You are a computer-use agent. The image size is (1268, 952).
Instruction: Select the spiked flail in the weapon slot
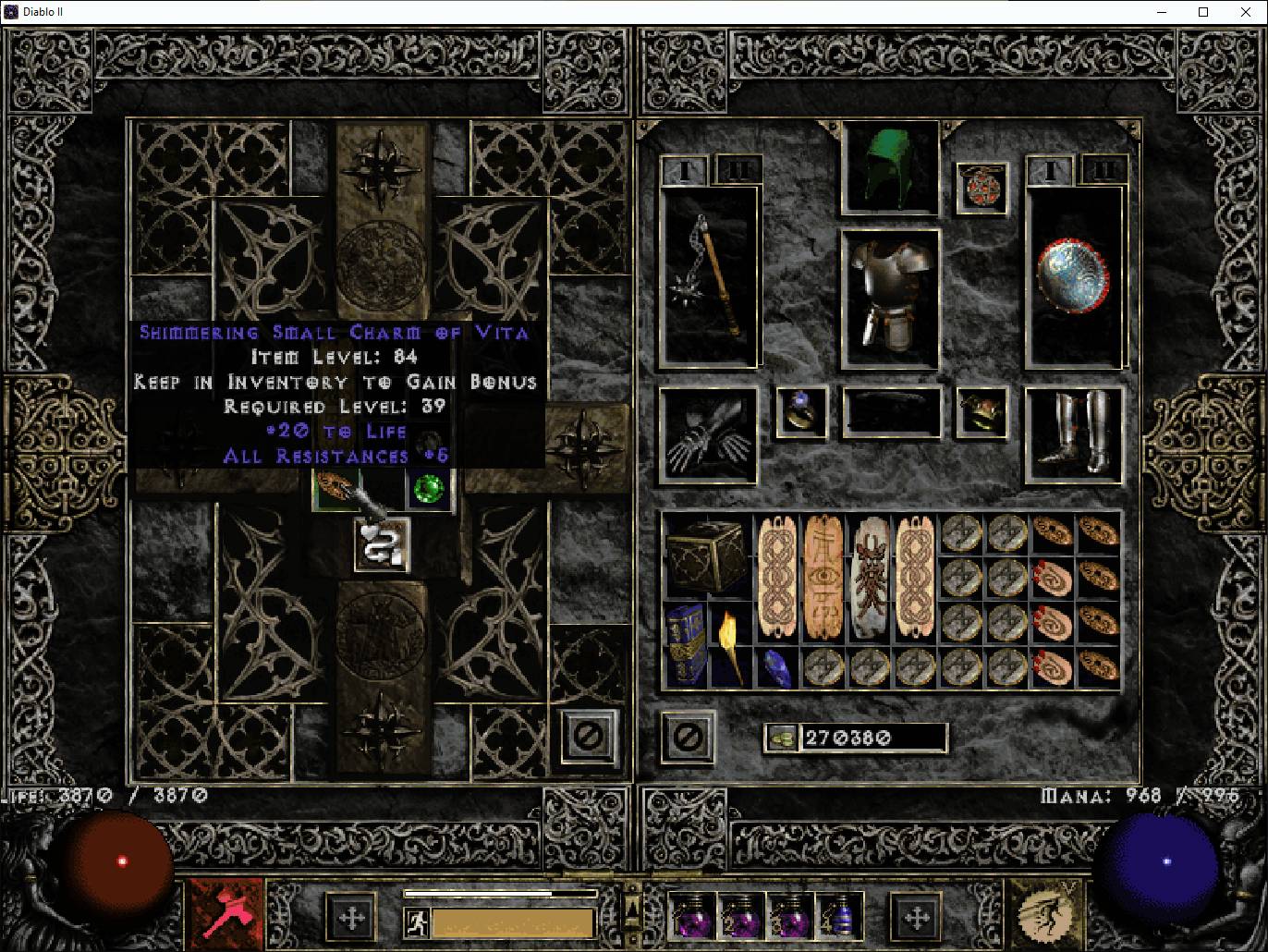pyautogui.click(x=707, y=273)
